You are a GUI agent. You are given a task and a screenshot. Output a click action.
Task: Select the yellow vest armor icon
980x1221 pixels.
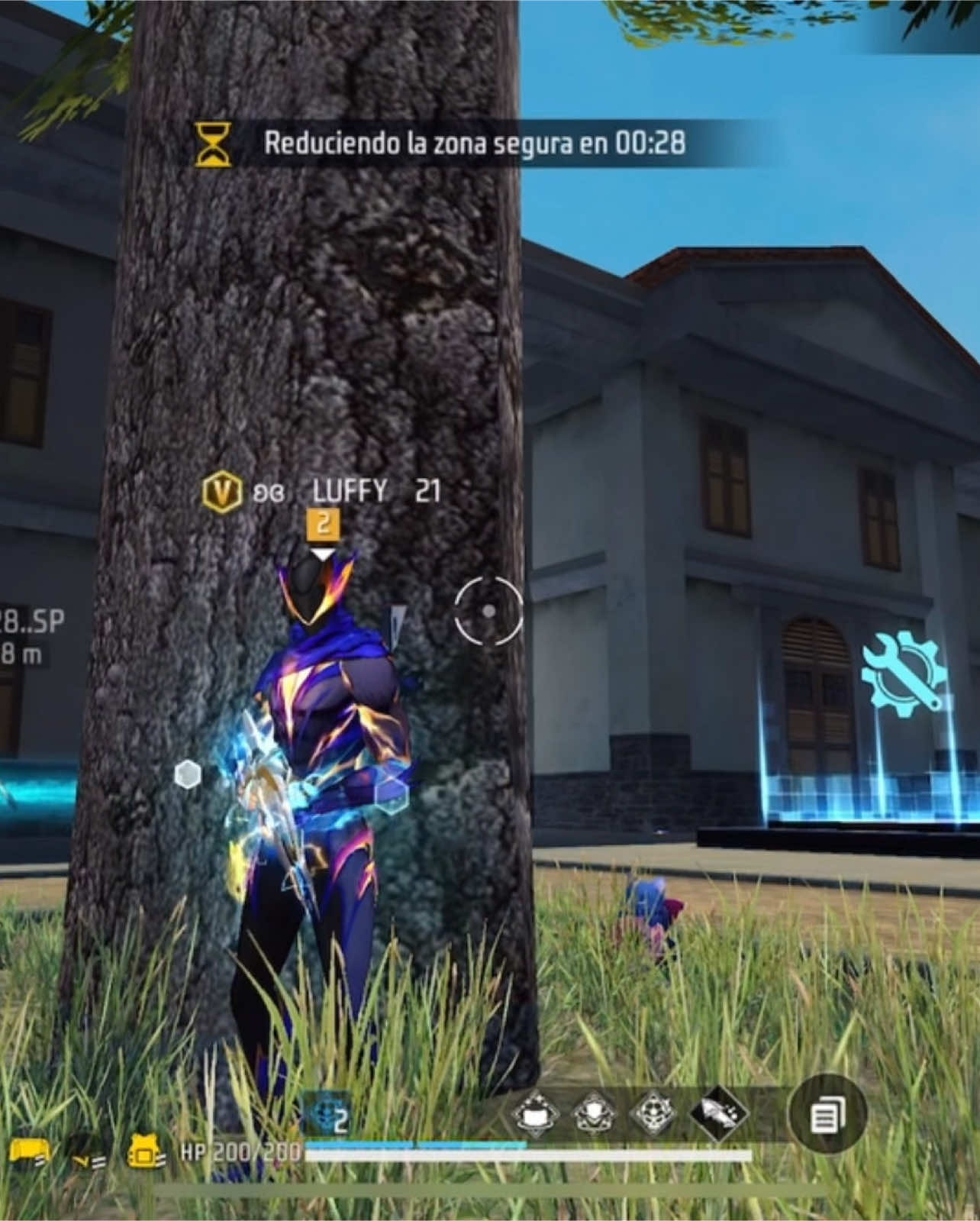142,1153
